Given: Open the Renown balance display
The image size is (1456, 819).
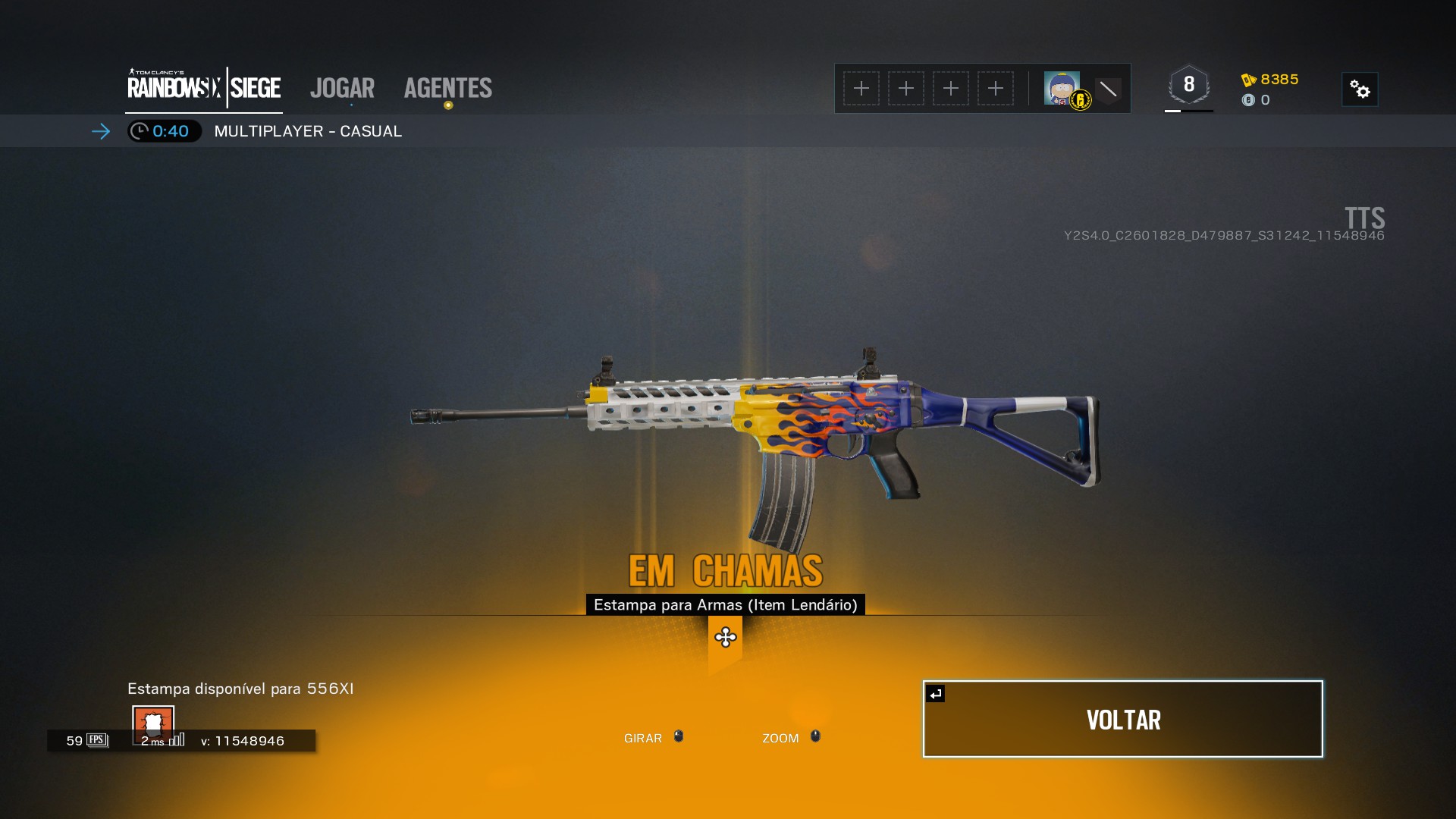Looking at the screenshot, I should (x=1272, y=78).
